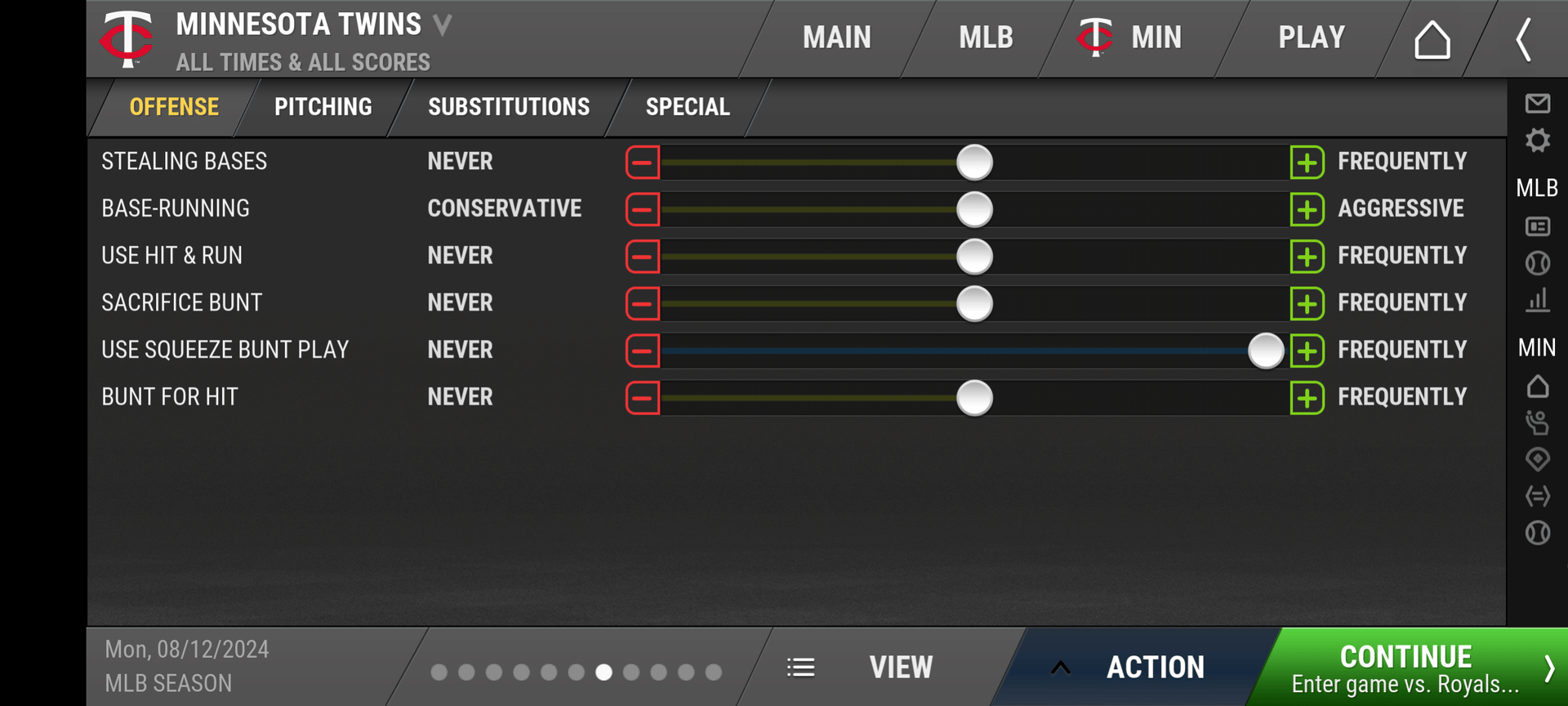Open the MLB menu in top bar
Viewport: 1568px width, 706px height.
(x=986, y=38)
